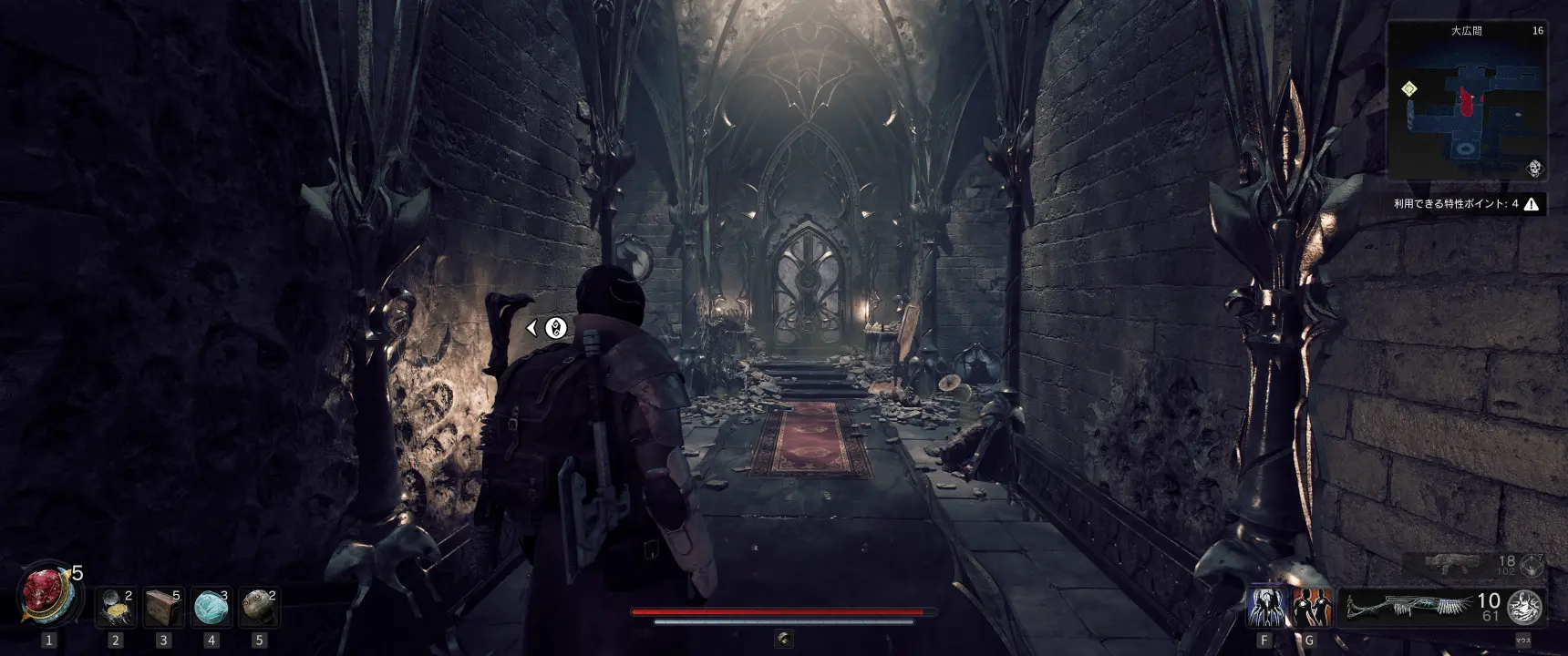Click the dimmed secondary weapon mod icon
This screenshot has height=656, width=1568.
(1532, 566)
